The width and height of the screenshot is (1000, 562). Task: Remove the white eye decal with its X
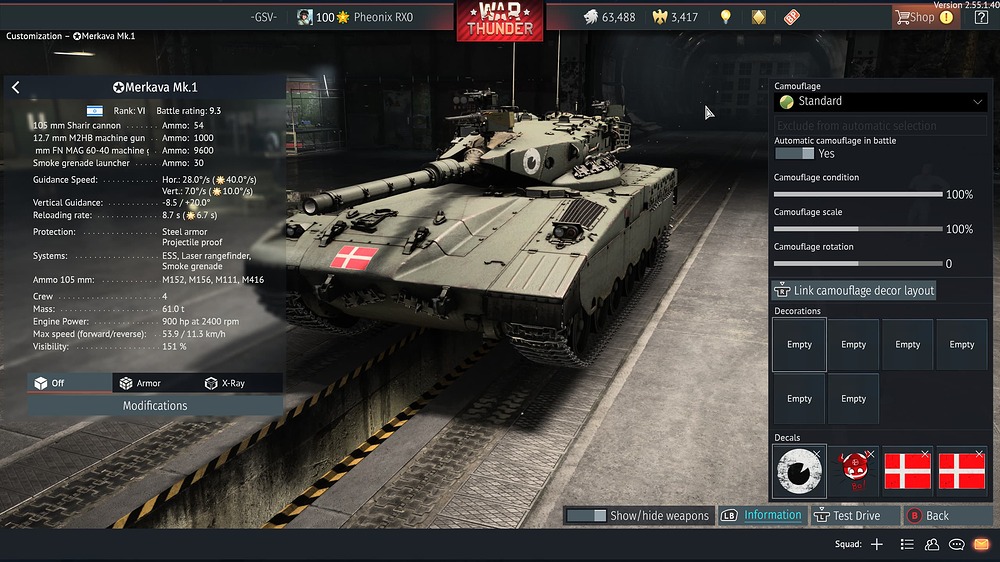[x=817, y=454]
